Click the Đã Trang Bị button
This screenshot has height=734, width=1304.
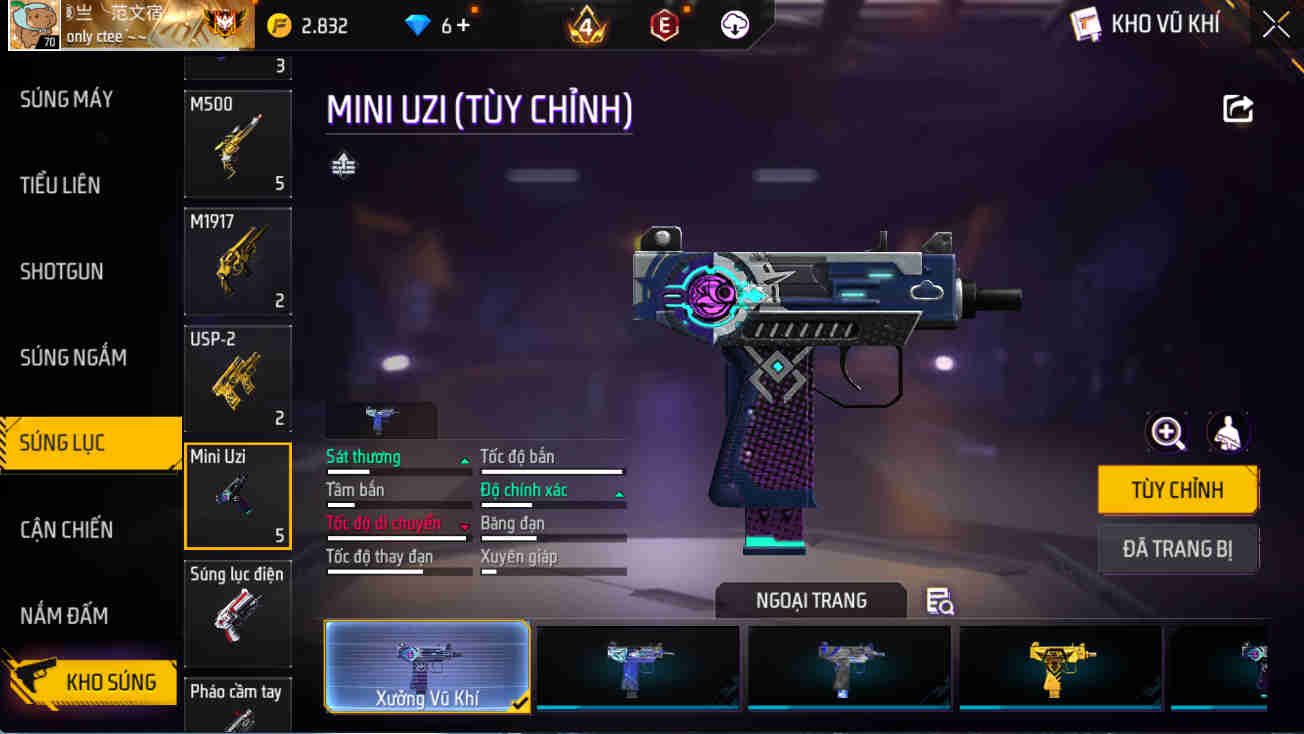pyautogui.click(x=1177, y=549)
